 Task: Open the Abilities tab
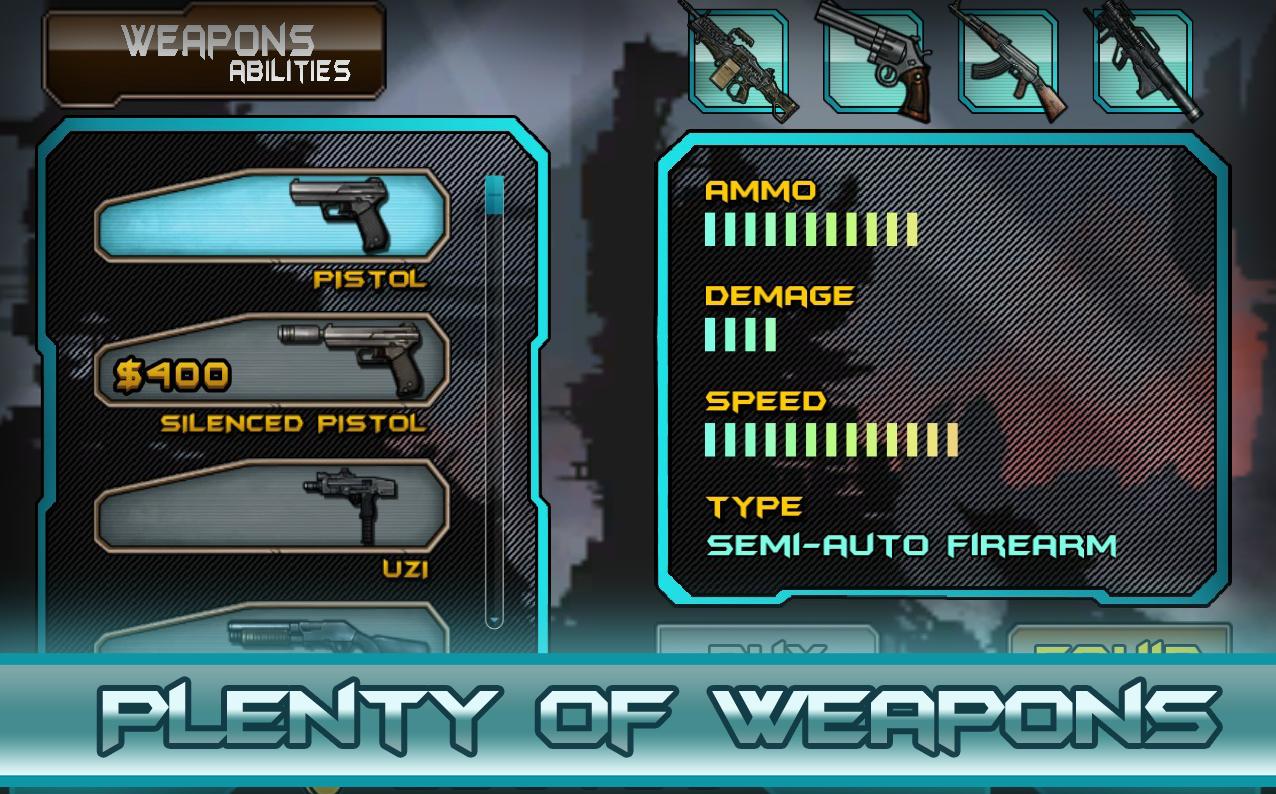click(289, 72)
